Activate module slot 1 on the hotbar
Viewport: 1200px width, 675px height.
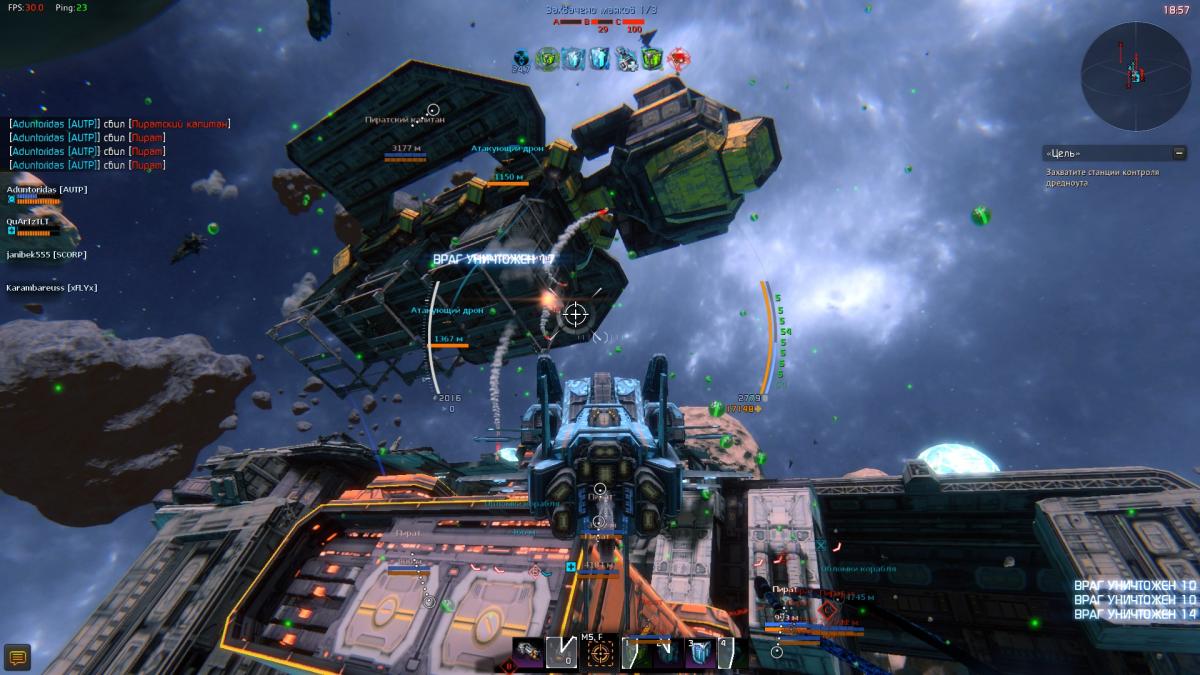(636, 653)
